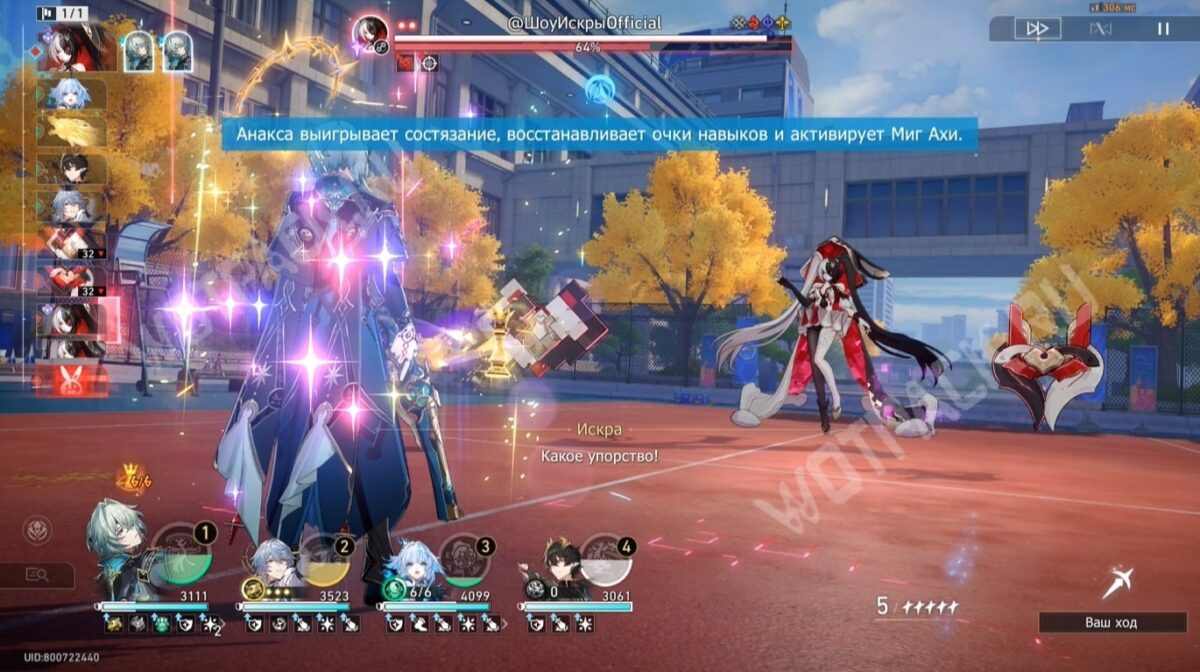Screen dimensions: 1200x672
Task: Open the battle details magnifier button
Action: point(38,575)
